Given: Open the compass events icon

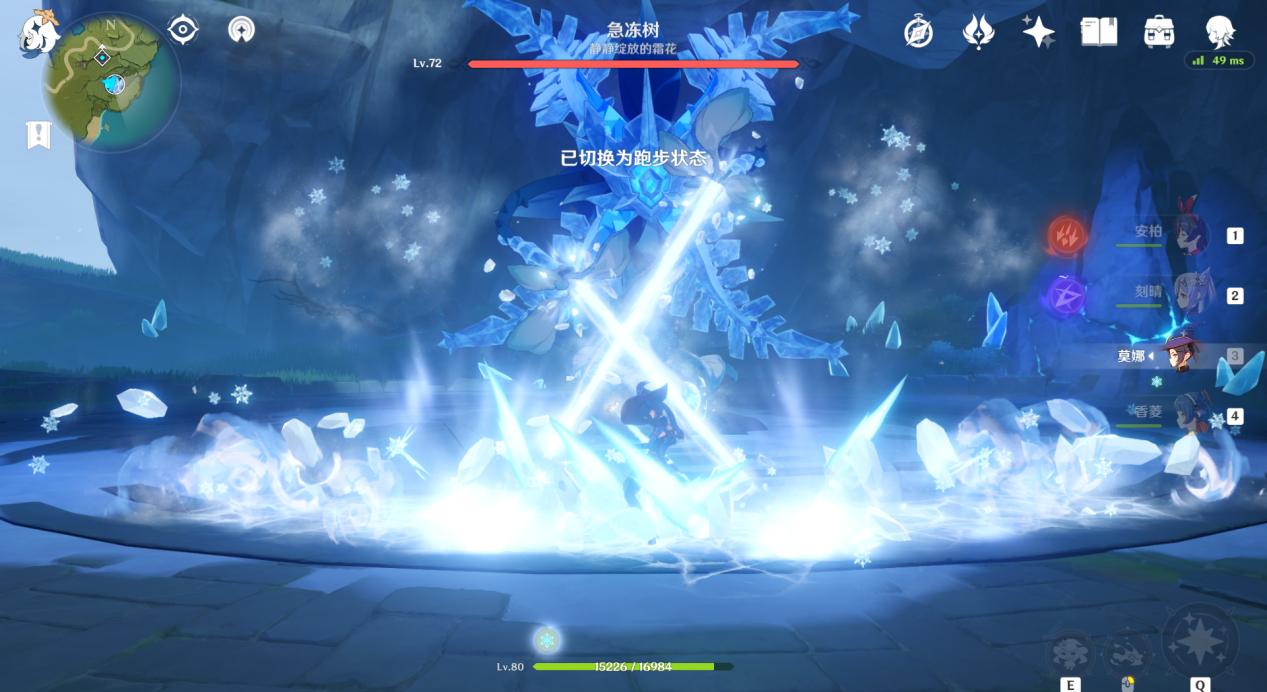Looking at the screenshot, I should (918, 32).
